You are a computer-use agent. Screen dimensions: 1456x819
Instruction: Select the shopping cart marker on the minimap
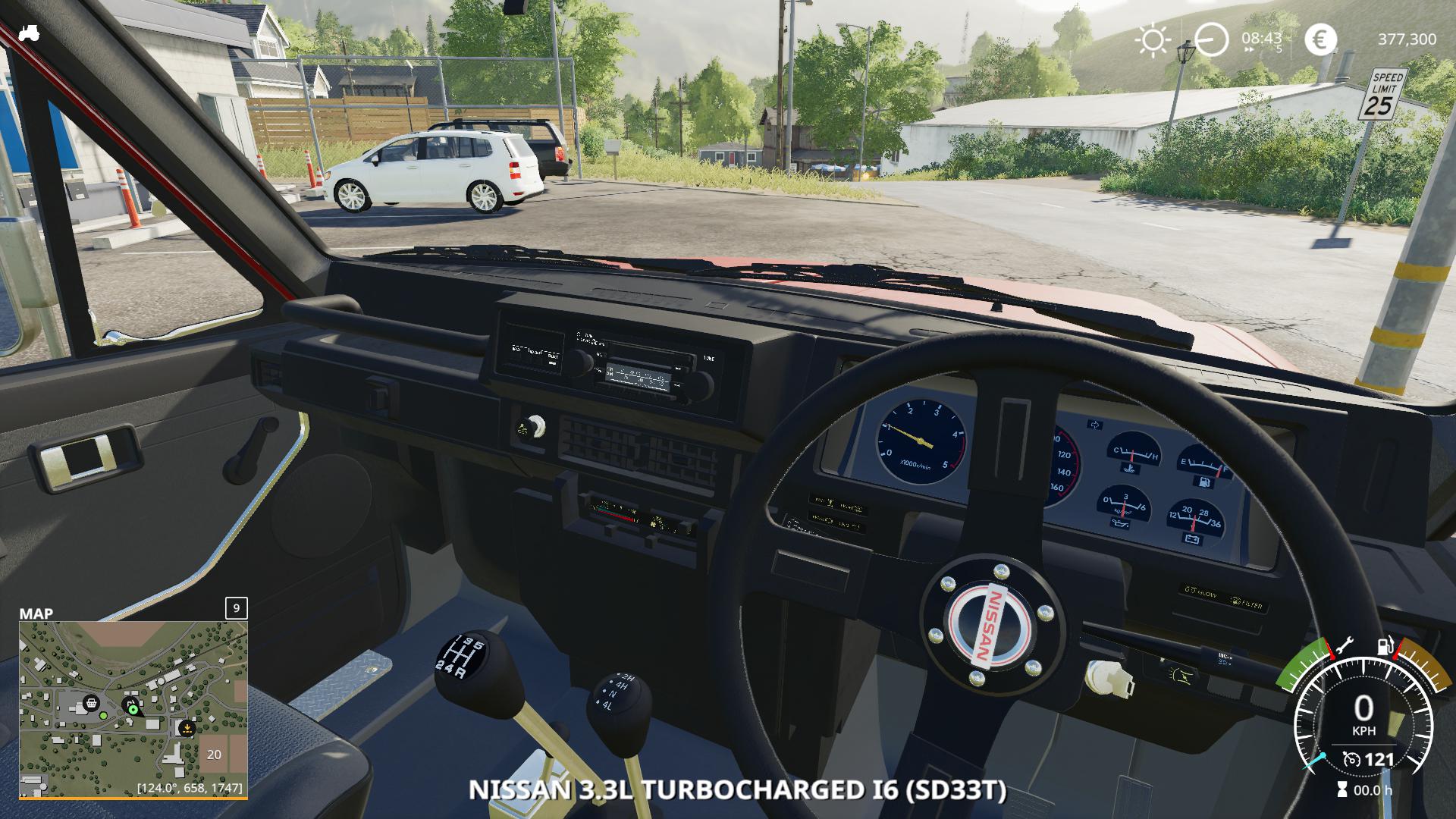(x=90, y=703)
